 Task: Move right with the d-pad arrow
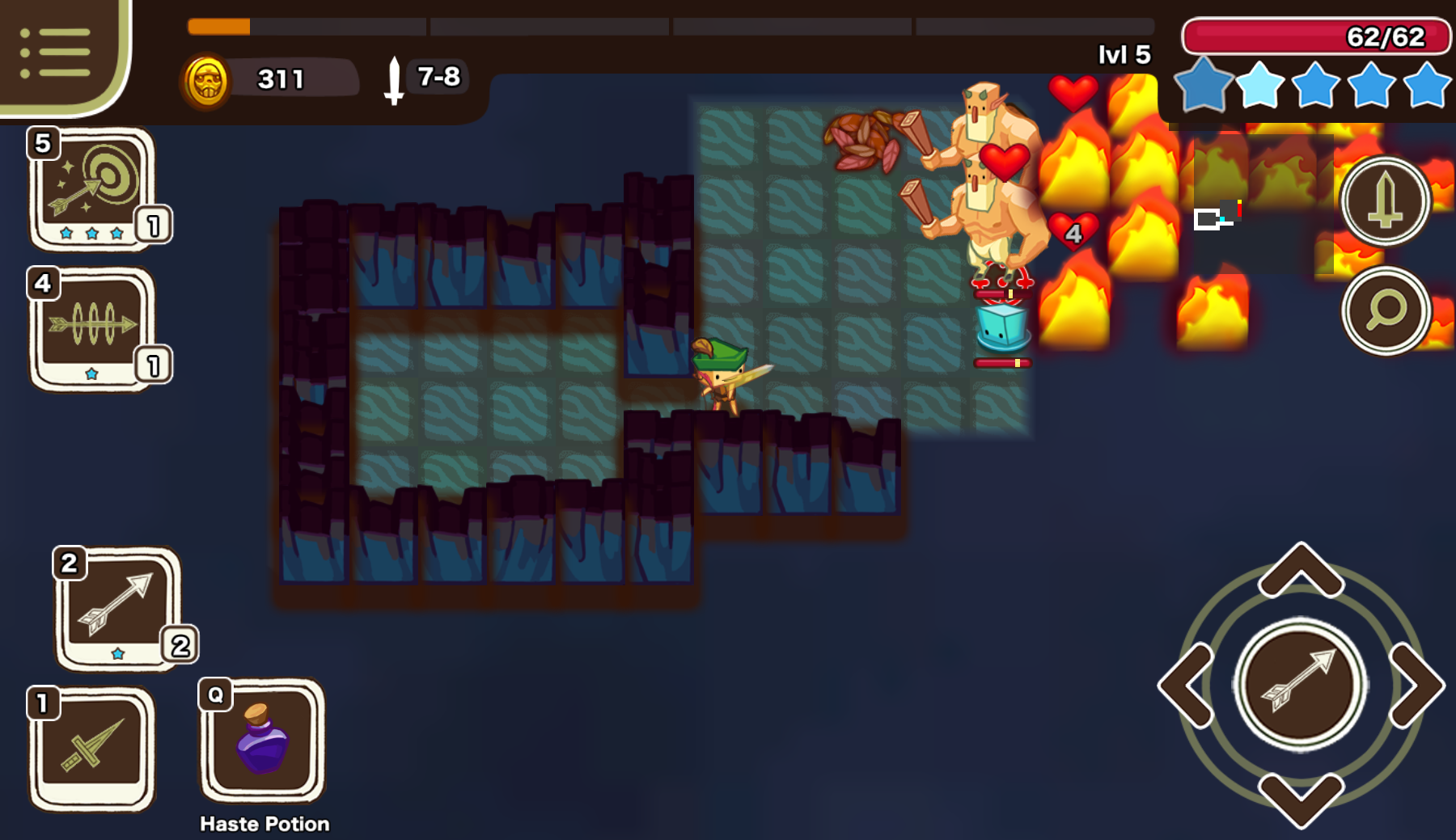point(1416,685)
